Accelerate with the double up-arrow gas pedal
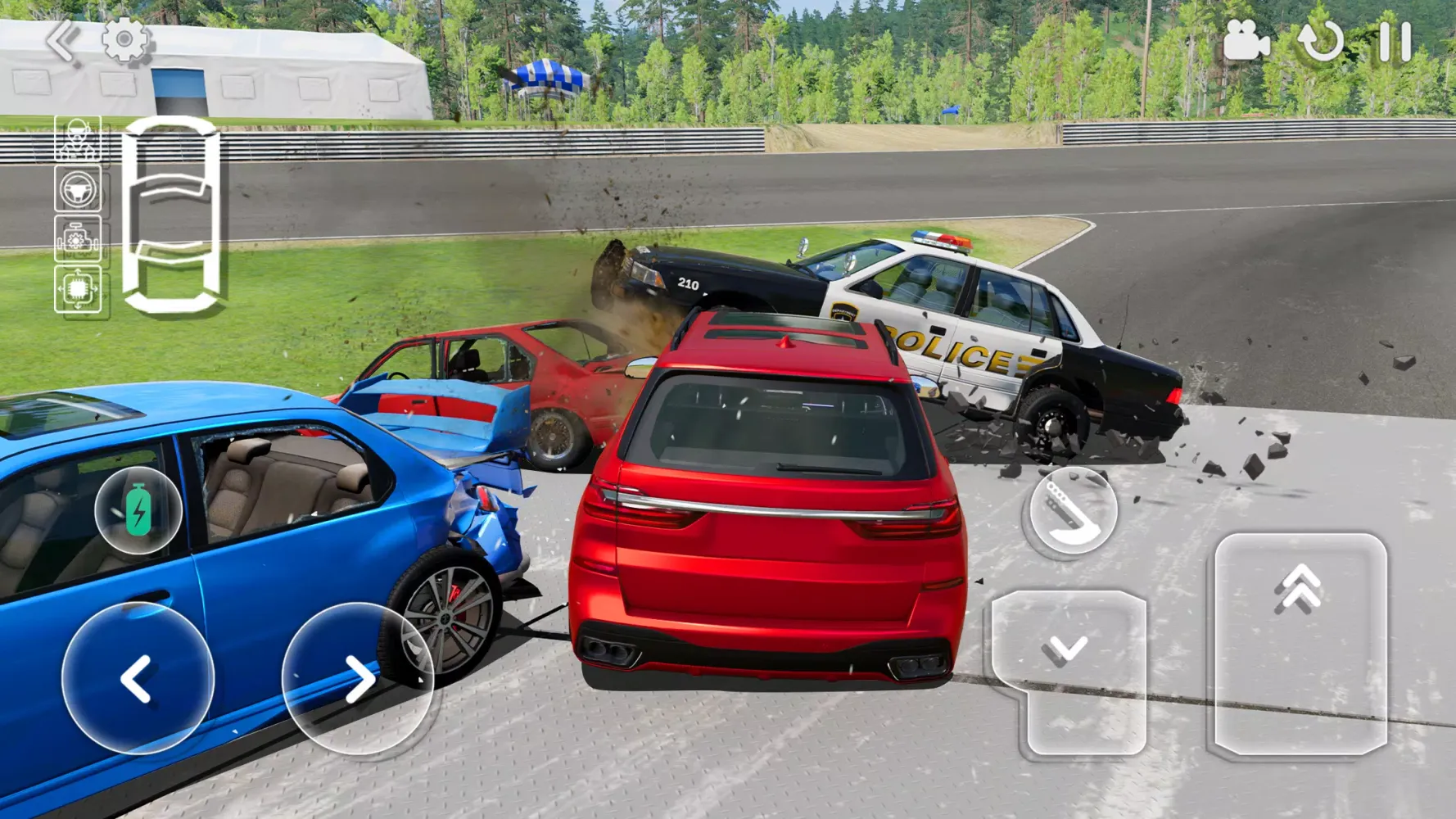Screen dimensions: 1456x819 tap(1300, 643)
